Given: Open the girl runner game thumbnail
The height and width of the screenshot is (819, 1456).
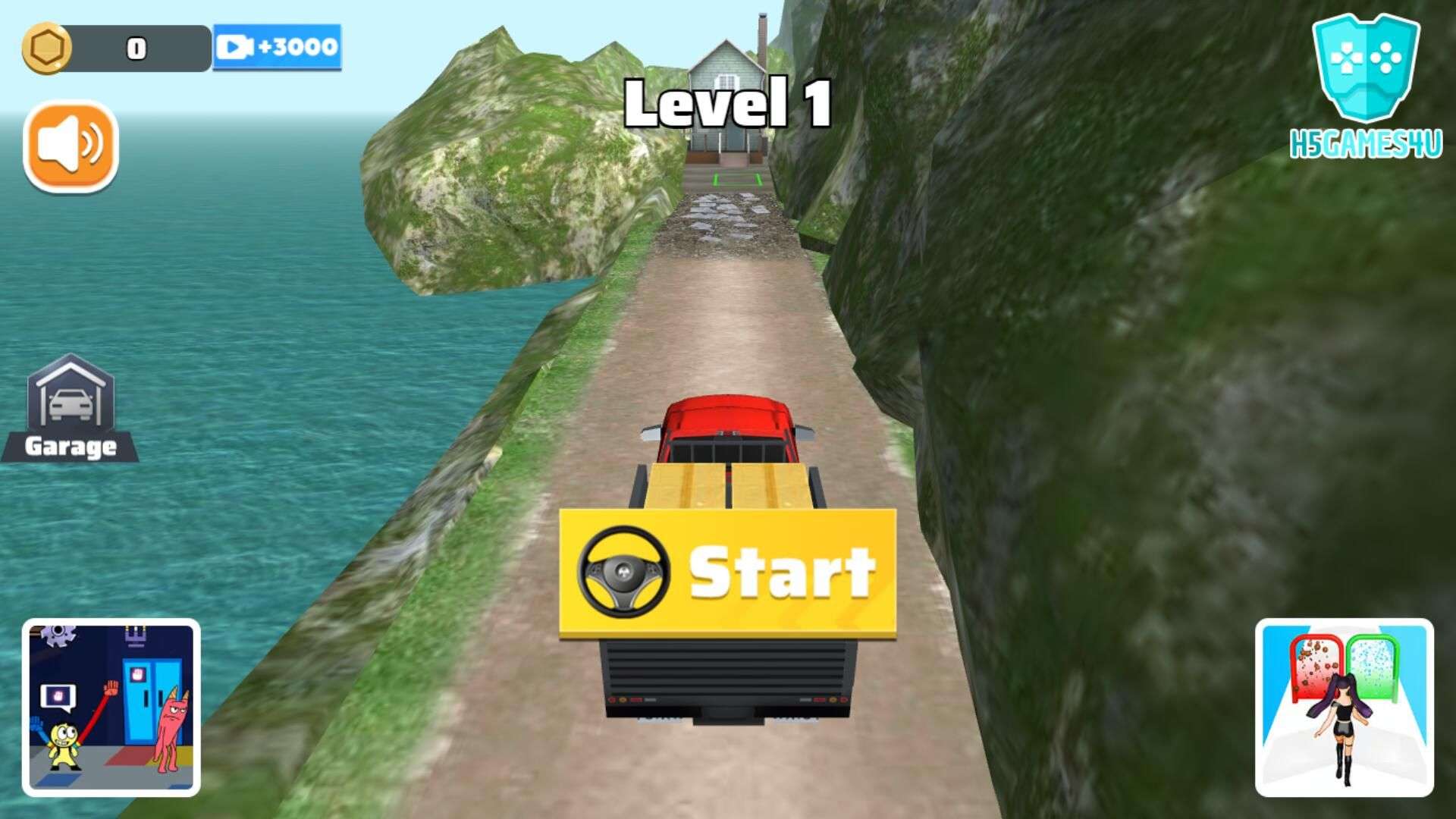Looking at the screenshot, I should click(x=1344, y=707).
